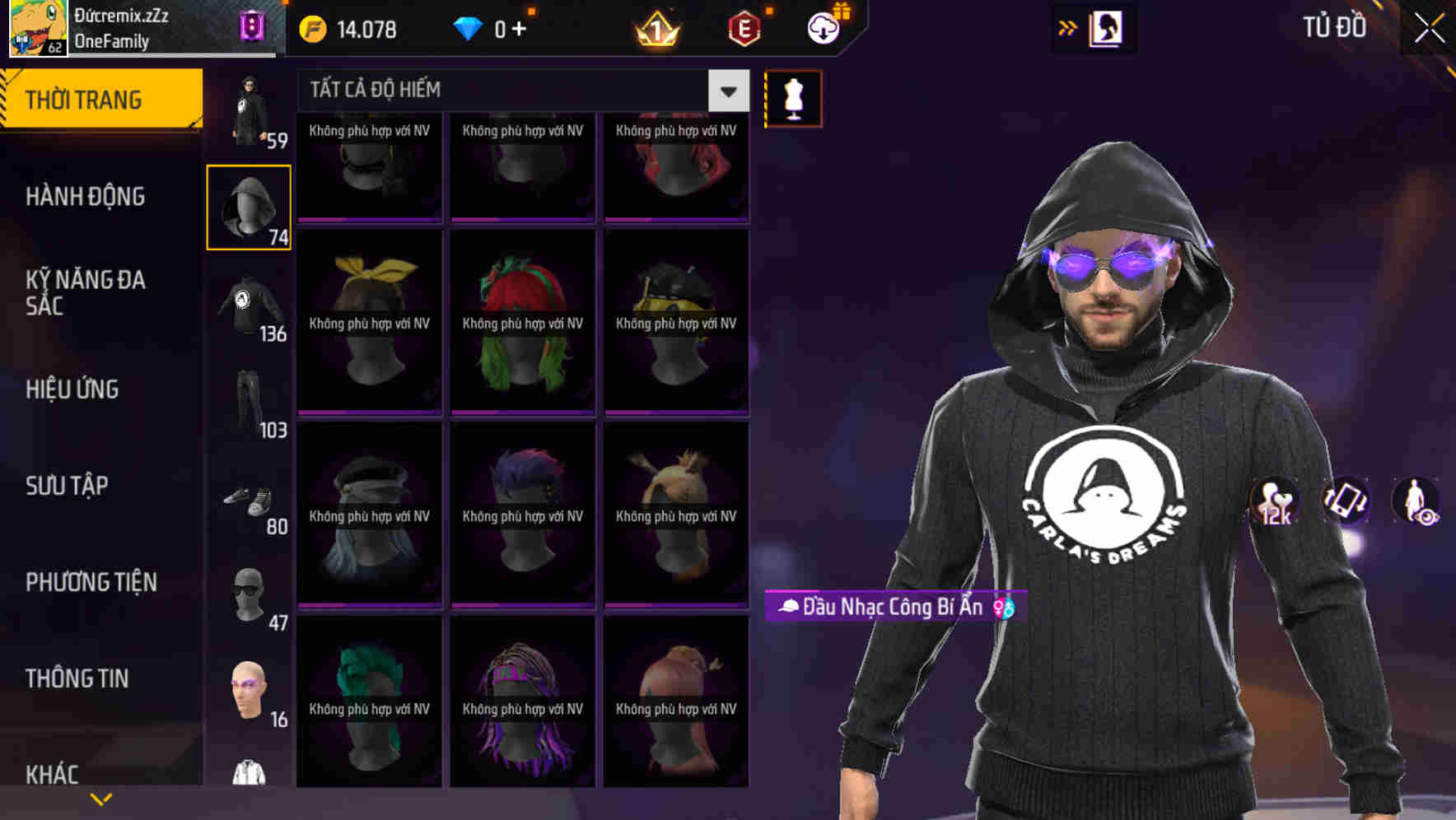Expand the sidebar with the yellow down chevron

[102, 798]
